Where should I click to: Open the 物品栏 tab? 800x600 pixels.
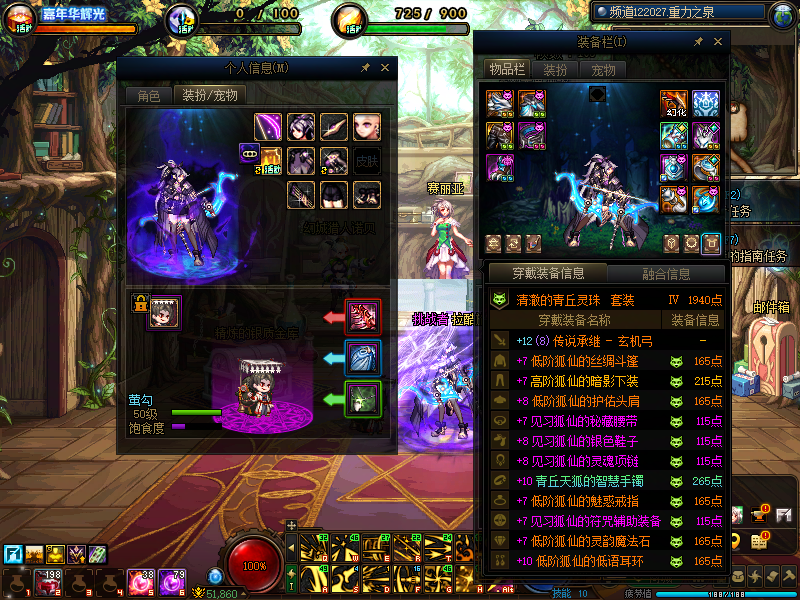(x=507, y=69)
